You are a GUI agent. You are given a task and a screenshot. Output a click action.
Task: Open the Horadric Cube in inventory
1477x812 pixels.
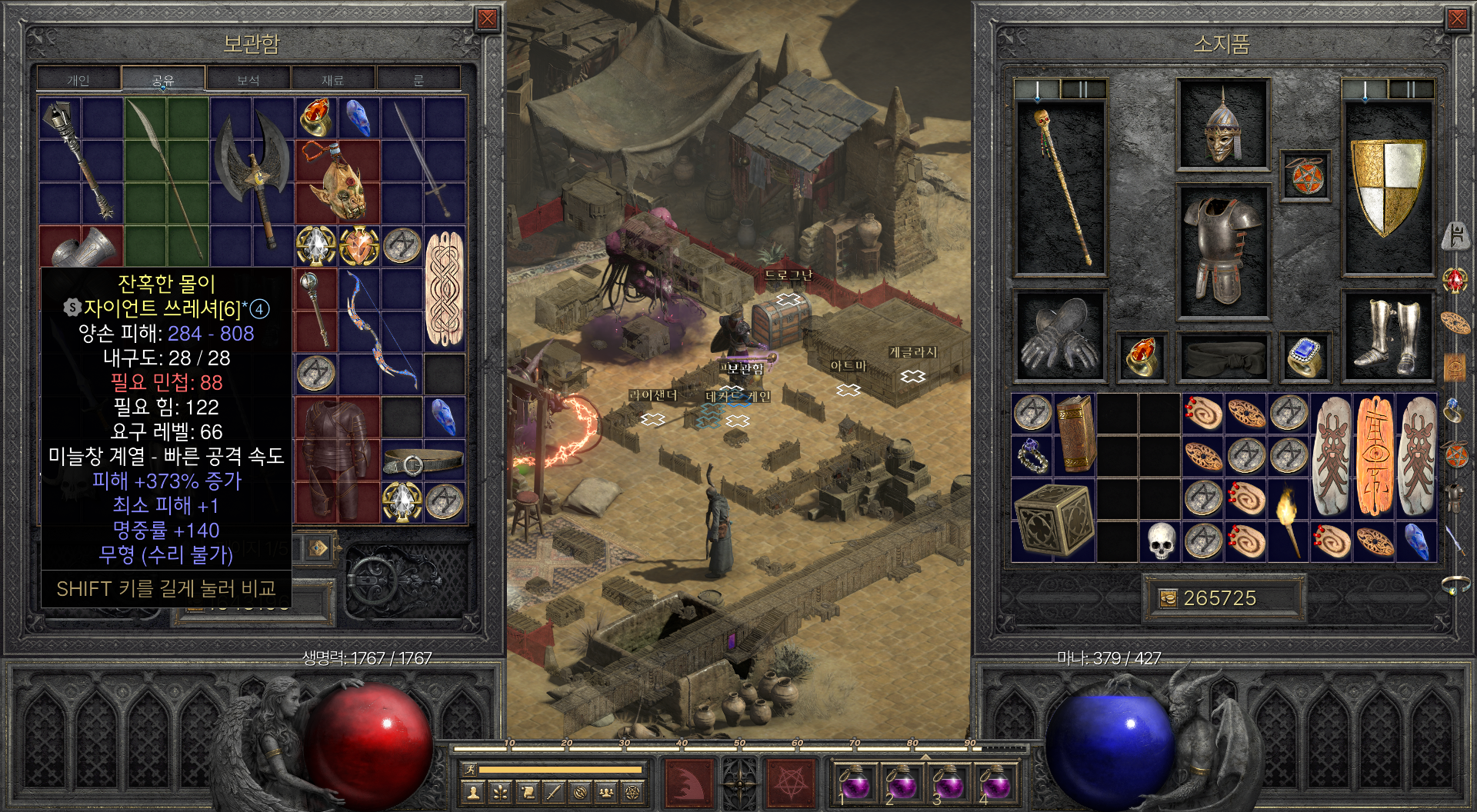pyautogui.click(x=1053, y=520)
